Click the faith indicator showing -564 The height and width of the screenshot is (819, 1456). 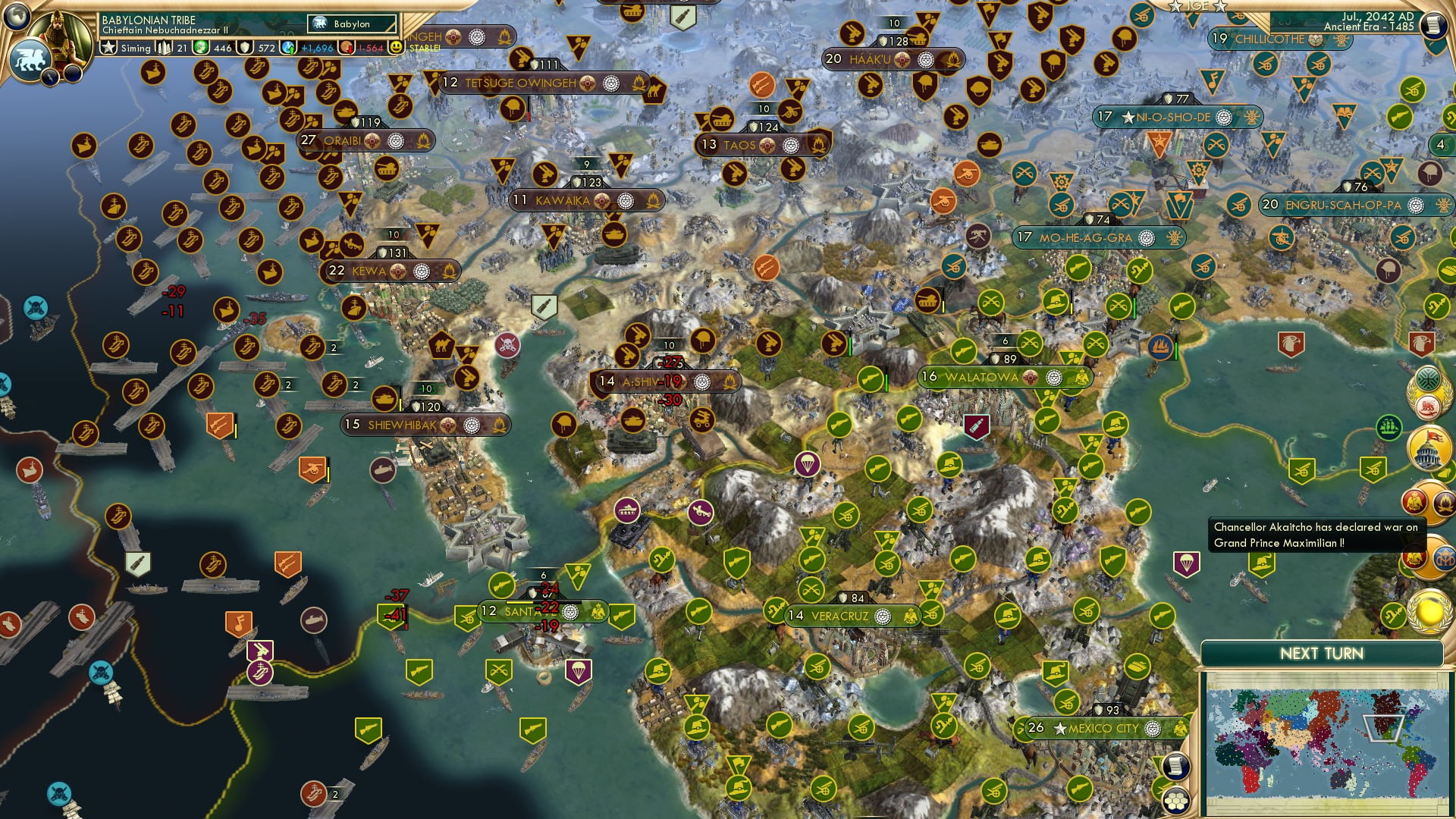click(346, 47)
